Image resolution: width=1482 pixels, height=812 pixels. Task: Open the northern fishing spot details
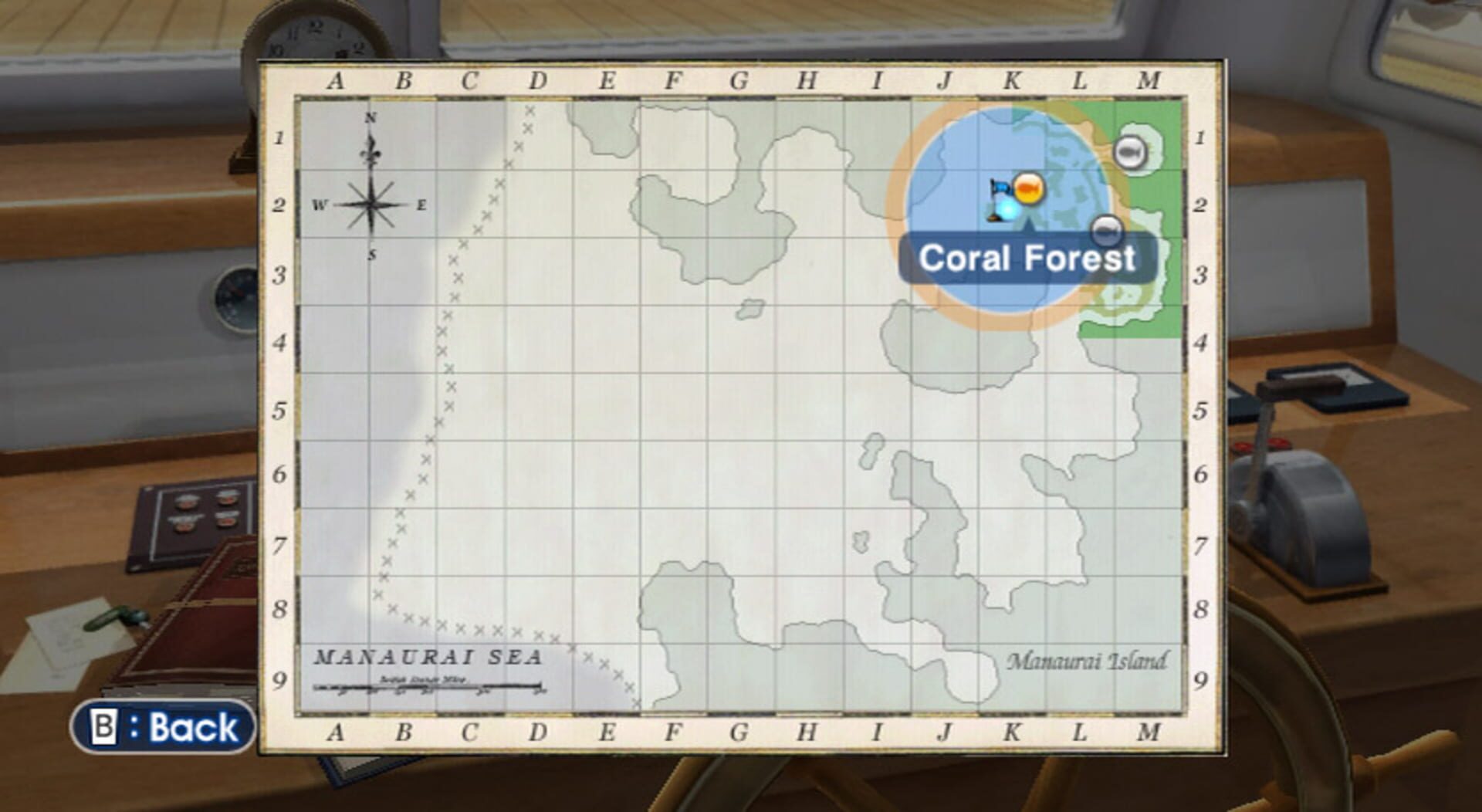click(x=1130, y=152)
